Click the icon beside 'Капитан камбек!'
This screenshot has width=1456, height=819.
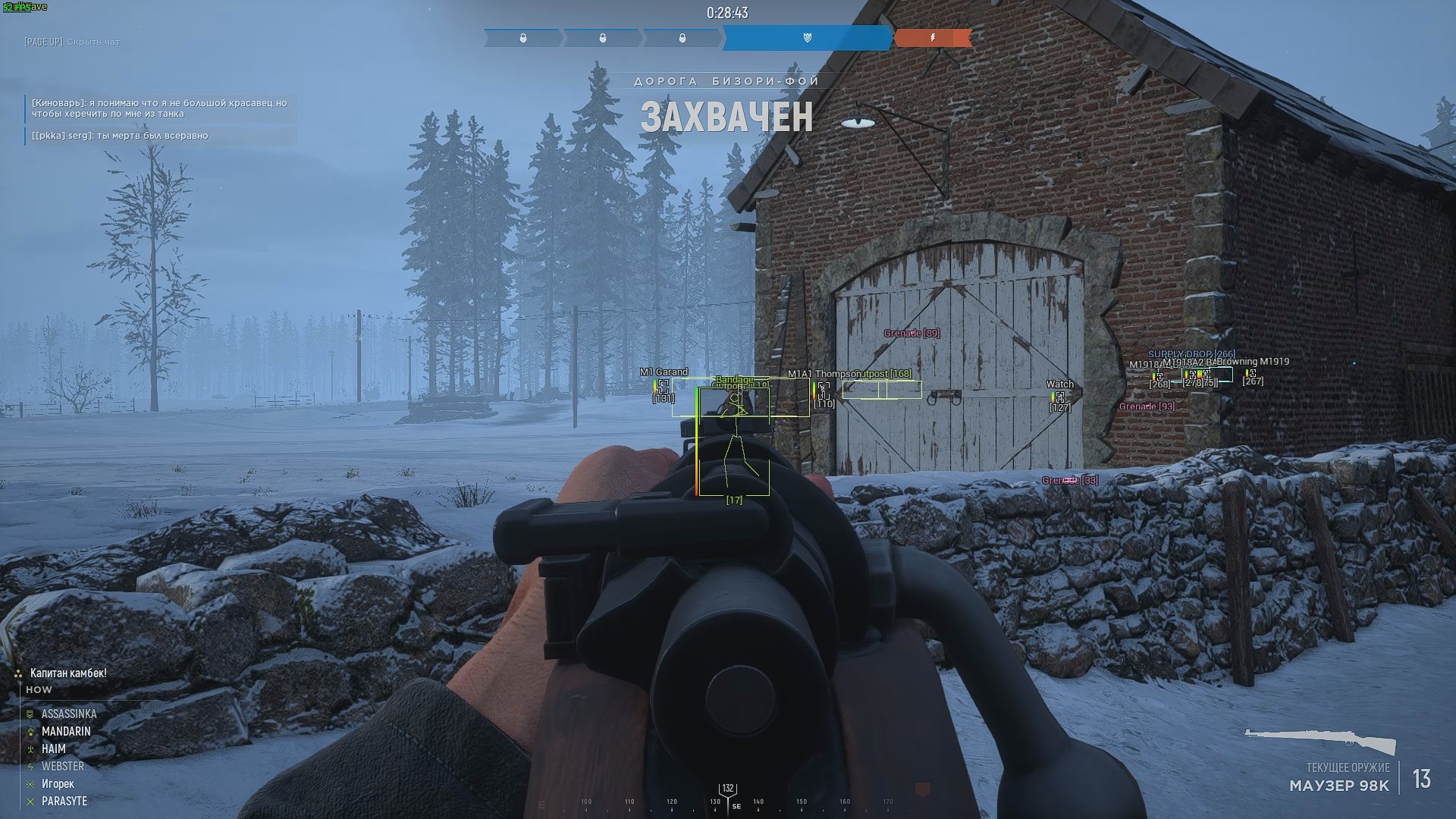click(17, 673)
